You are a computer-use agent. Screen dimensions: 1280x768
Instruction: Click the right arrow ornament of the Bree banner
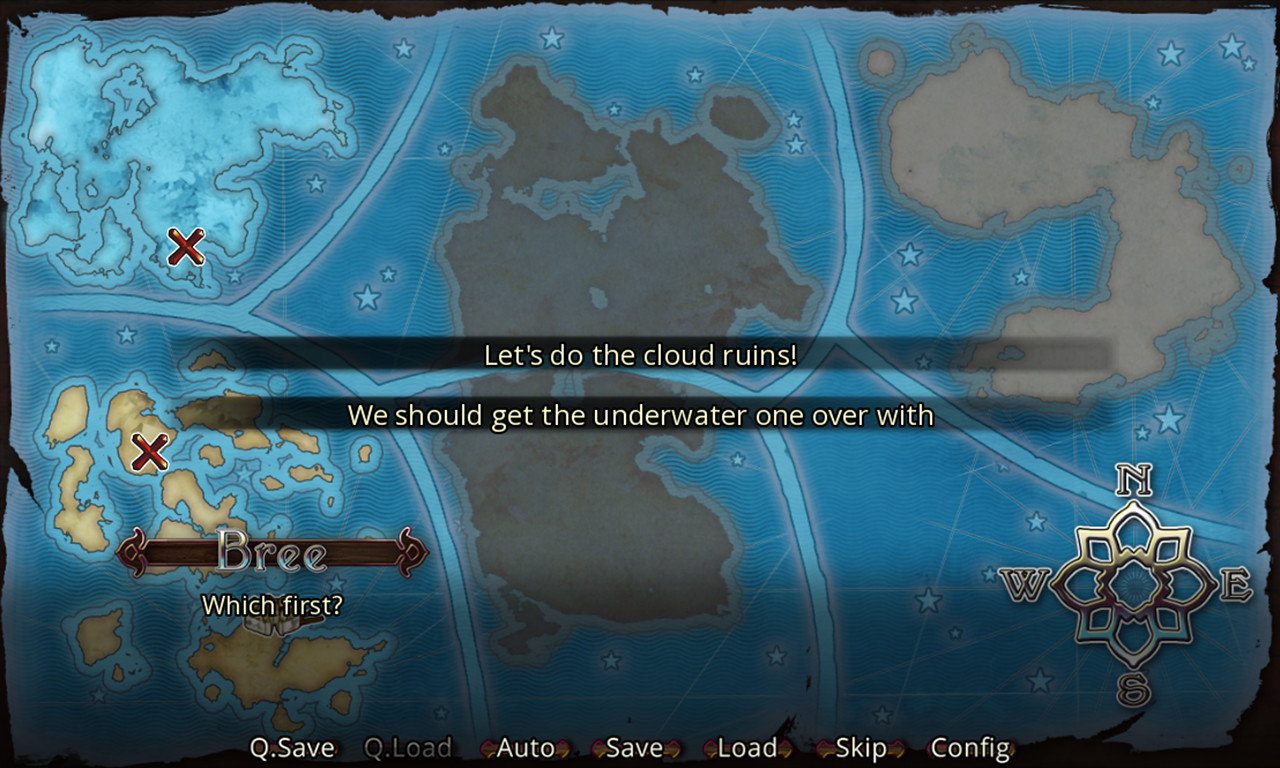point(409,551)
